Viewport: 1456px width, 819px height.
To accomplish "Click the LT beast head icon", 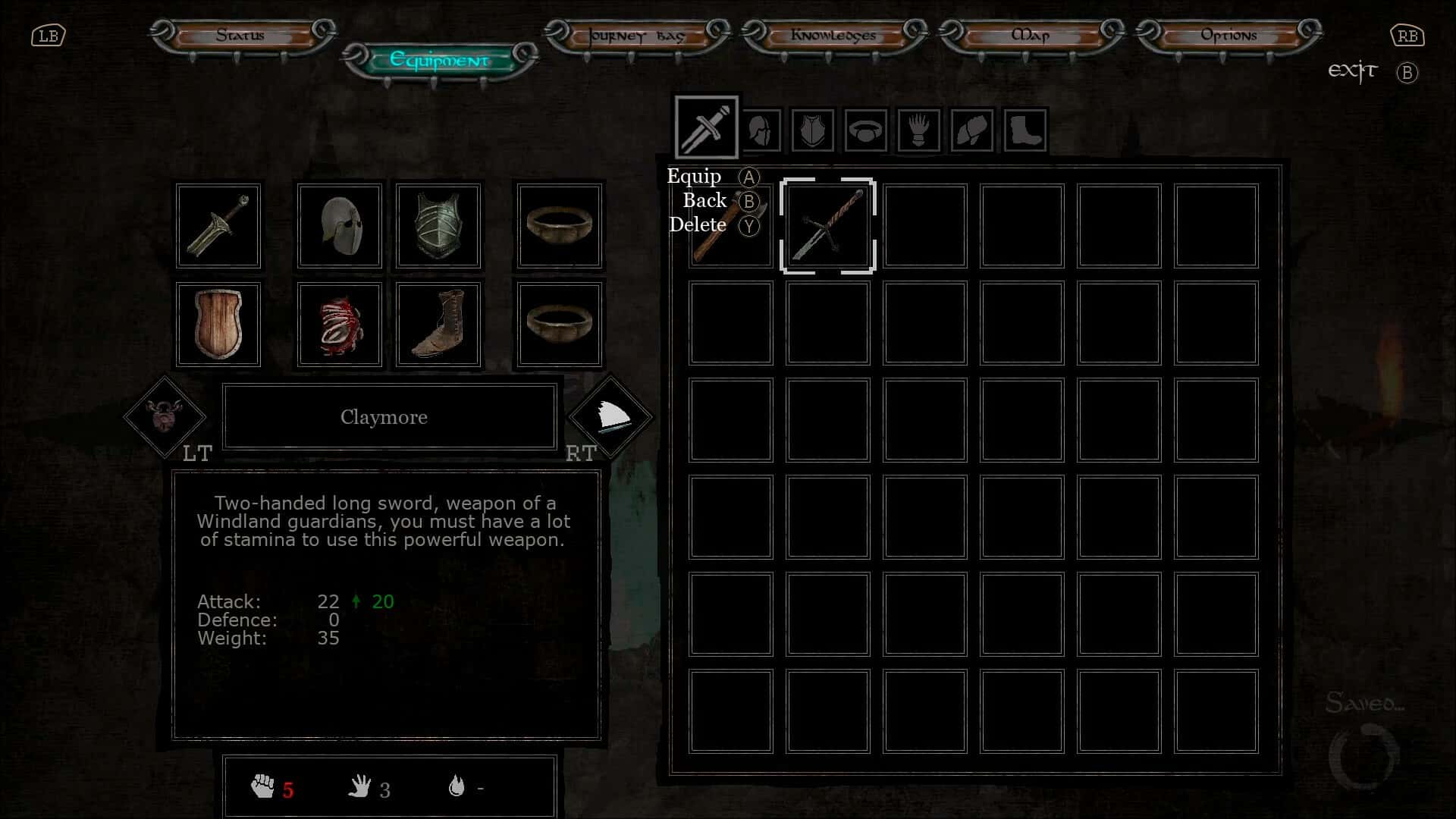I will coord(164,416).
